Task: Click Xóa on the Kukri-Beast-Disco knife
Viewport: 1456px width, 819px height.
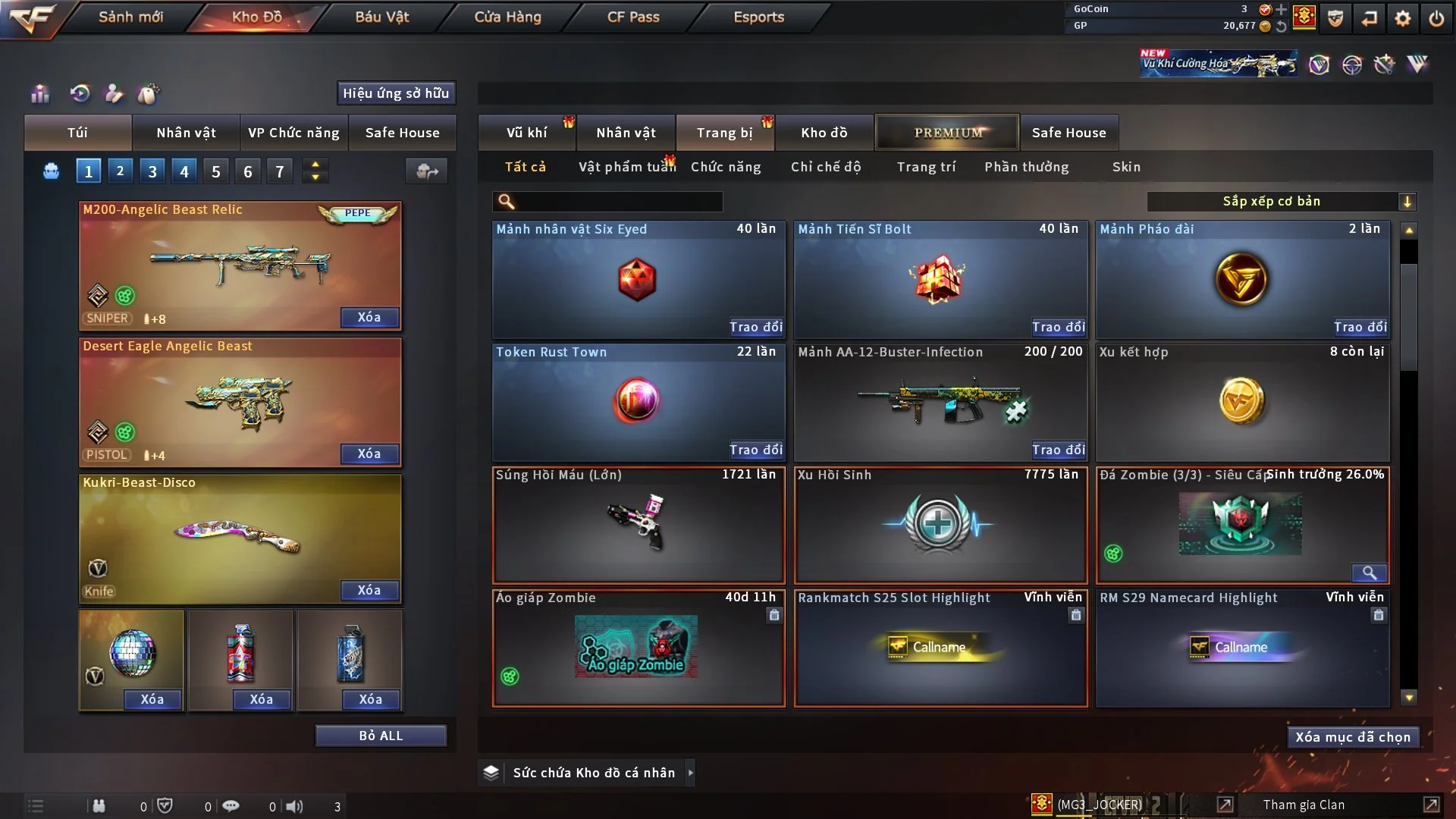Action: (x=369, y=590)
